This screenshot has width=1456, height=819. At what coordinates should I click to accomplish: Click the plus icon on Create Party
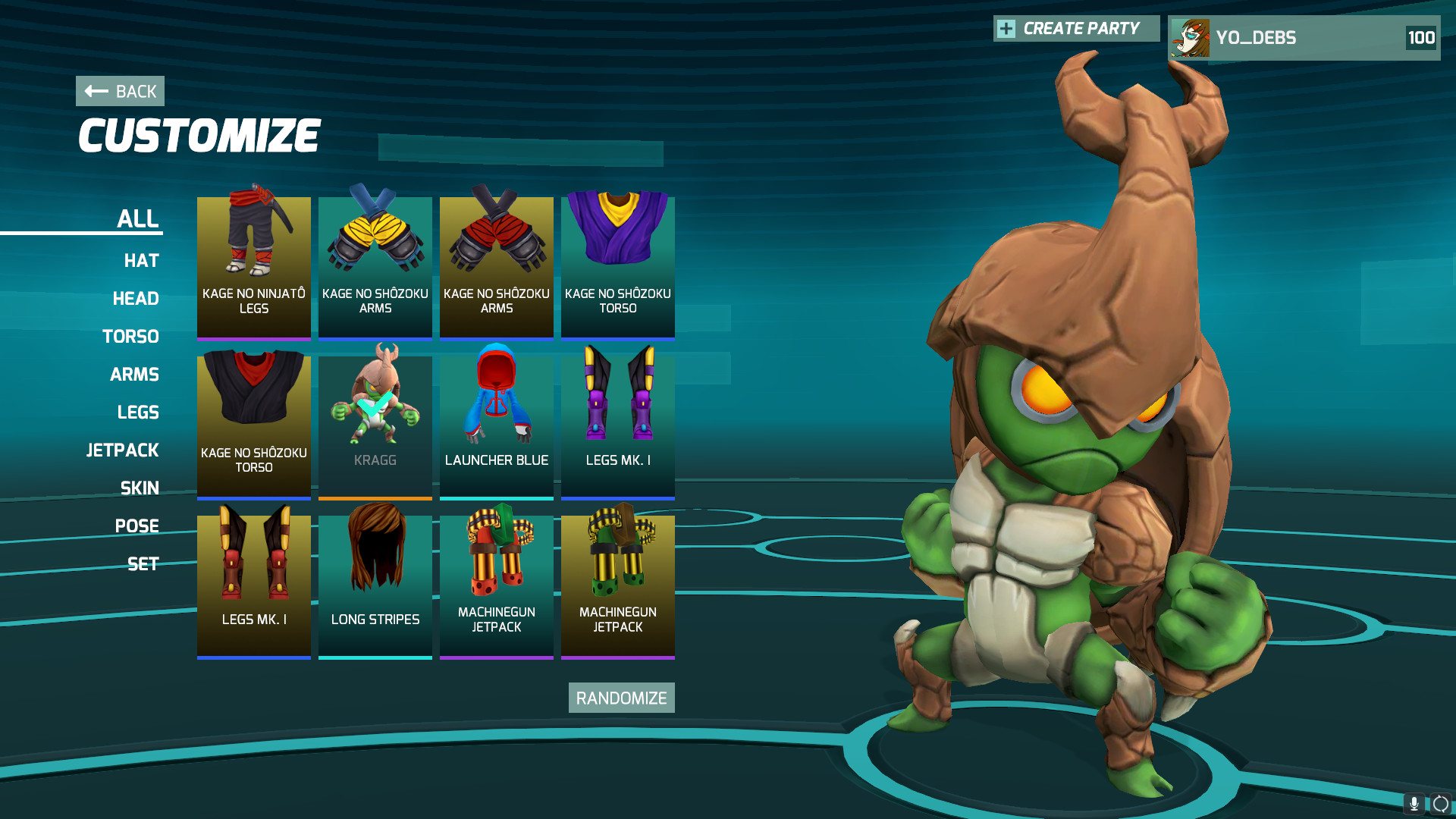(1006, 29)
